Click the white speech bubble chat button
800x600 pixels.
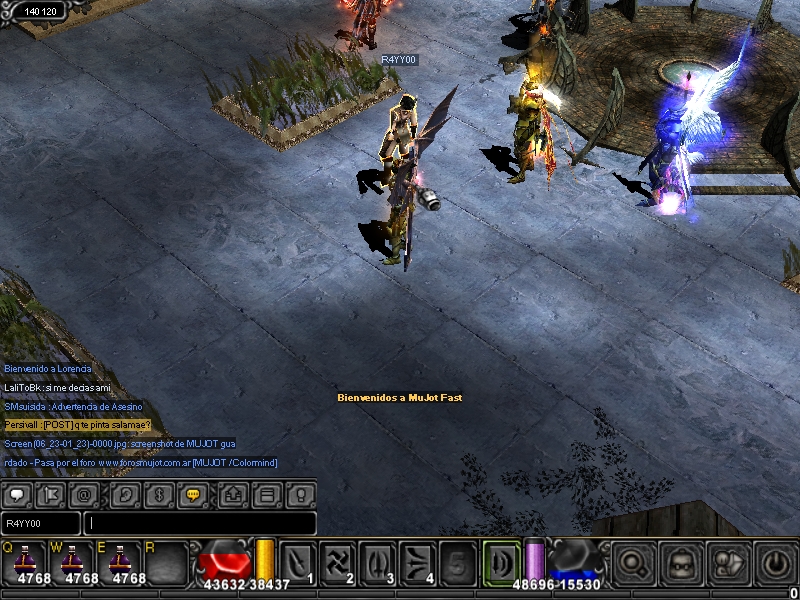(x=19, y=494)
